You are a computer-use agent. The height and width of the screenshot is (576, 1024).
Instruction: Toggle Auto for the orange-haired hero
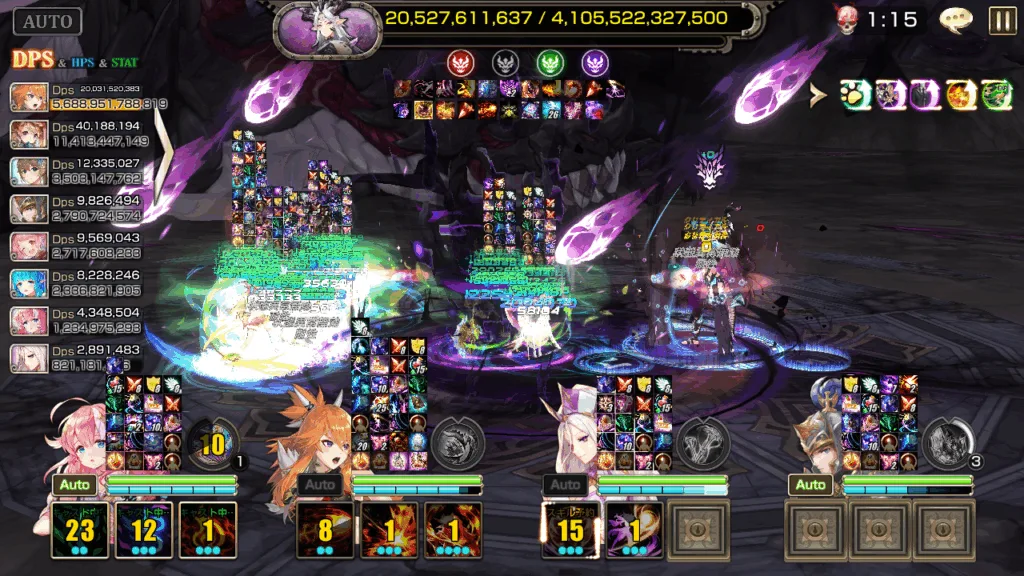coord(321,485)
